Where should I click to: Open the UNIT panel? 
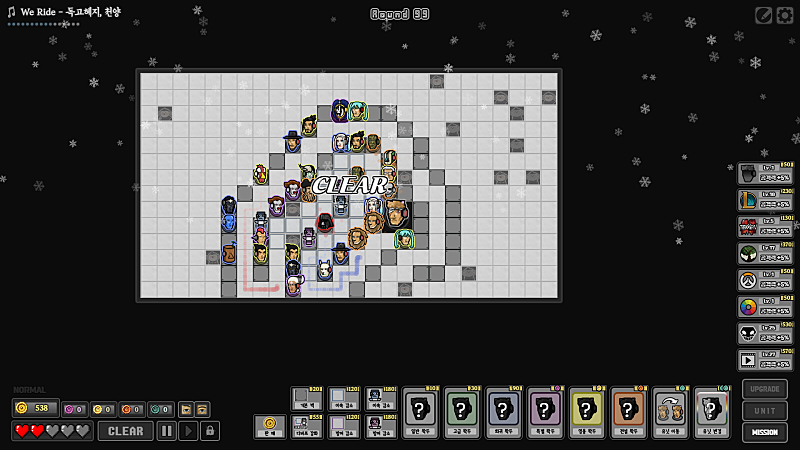pyautogui.click(x=765, y=410)
